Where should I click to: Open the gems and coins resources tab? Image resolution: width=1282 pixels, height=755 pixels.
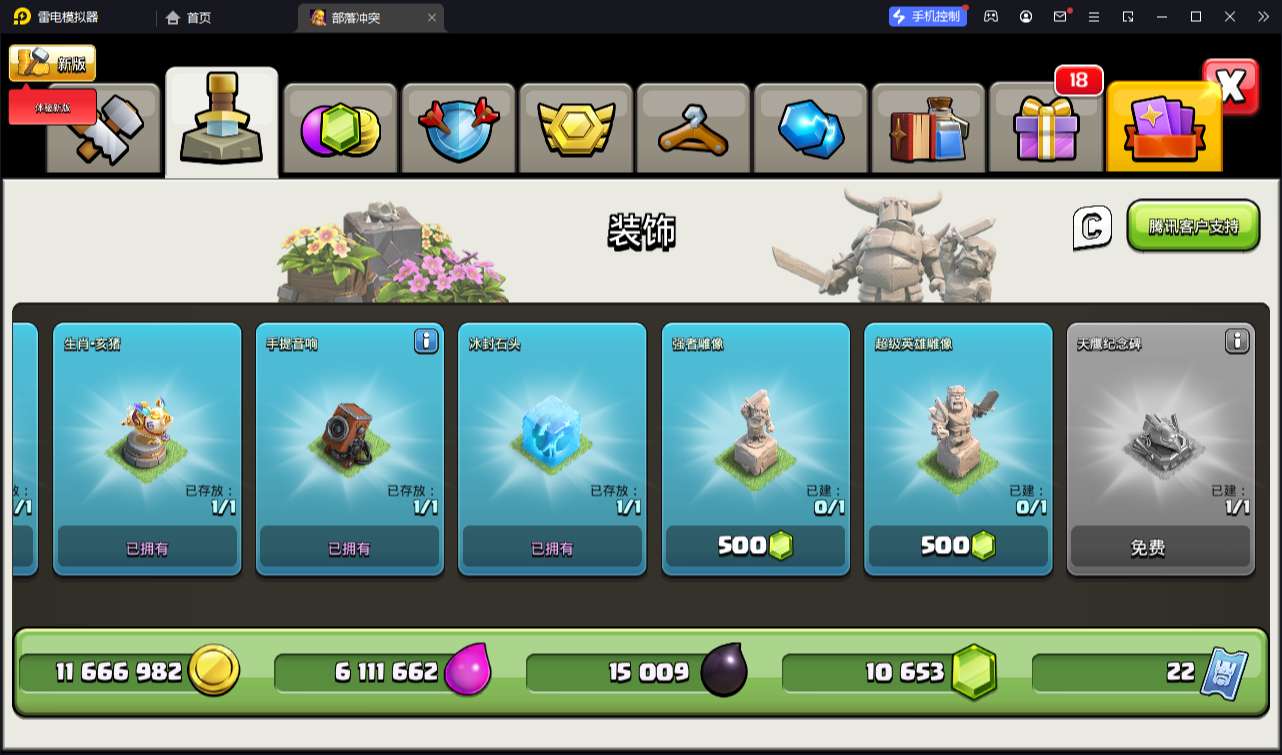(x=340, y=130)
